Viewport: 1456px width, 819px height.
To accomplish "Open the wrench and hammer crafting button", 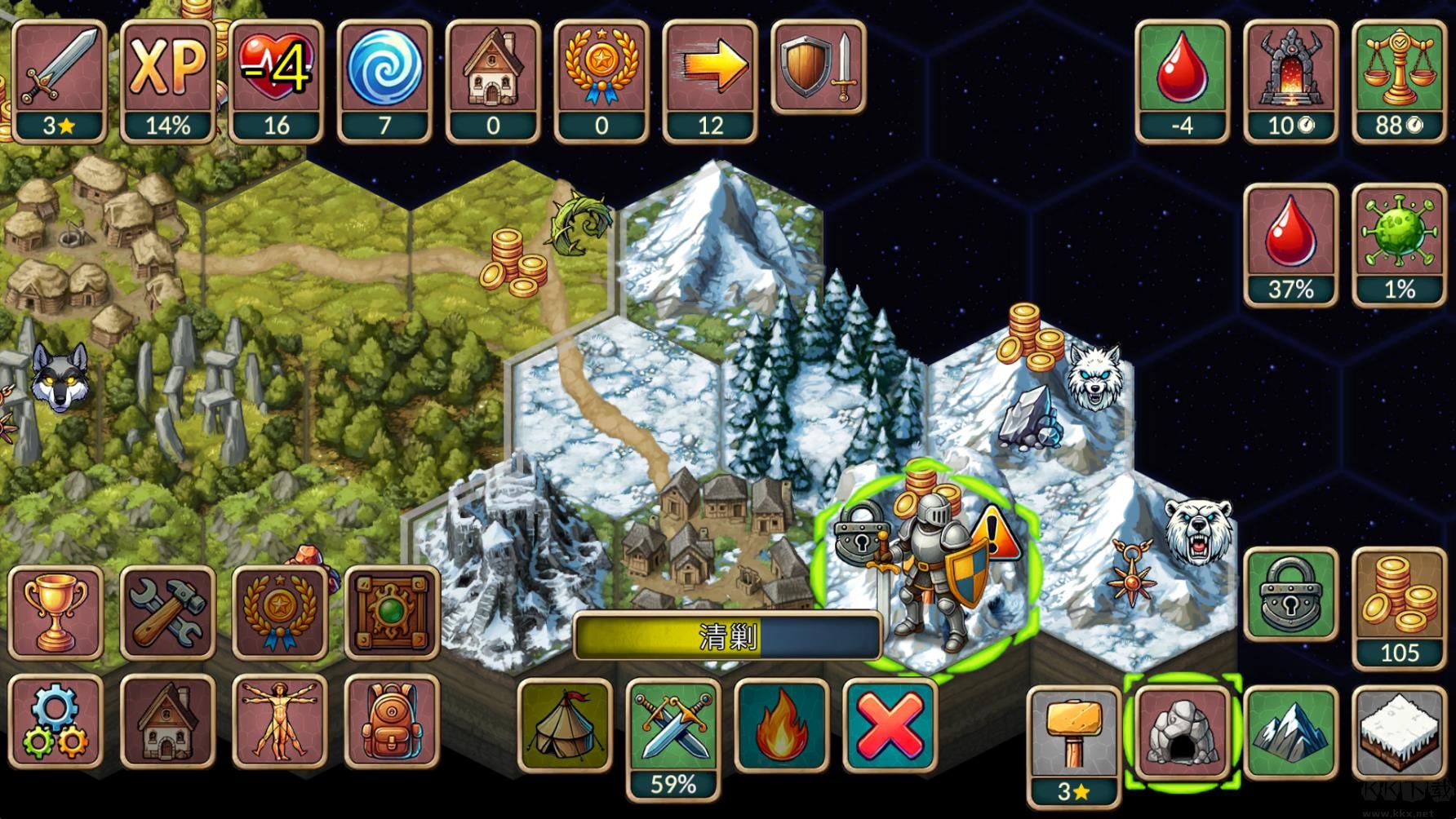I will (167, 612).
